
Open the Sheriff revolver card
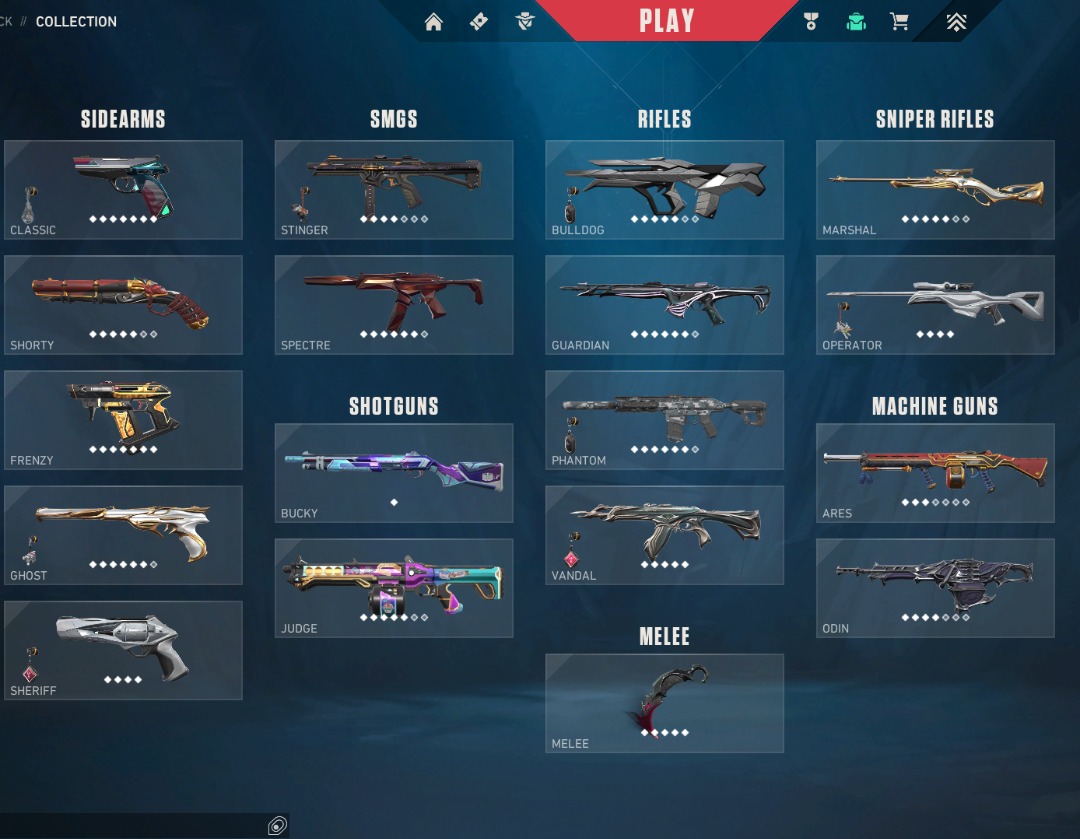(123, 650)
